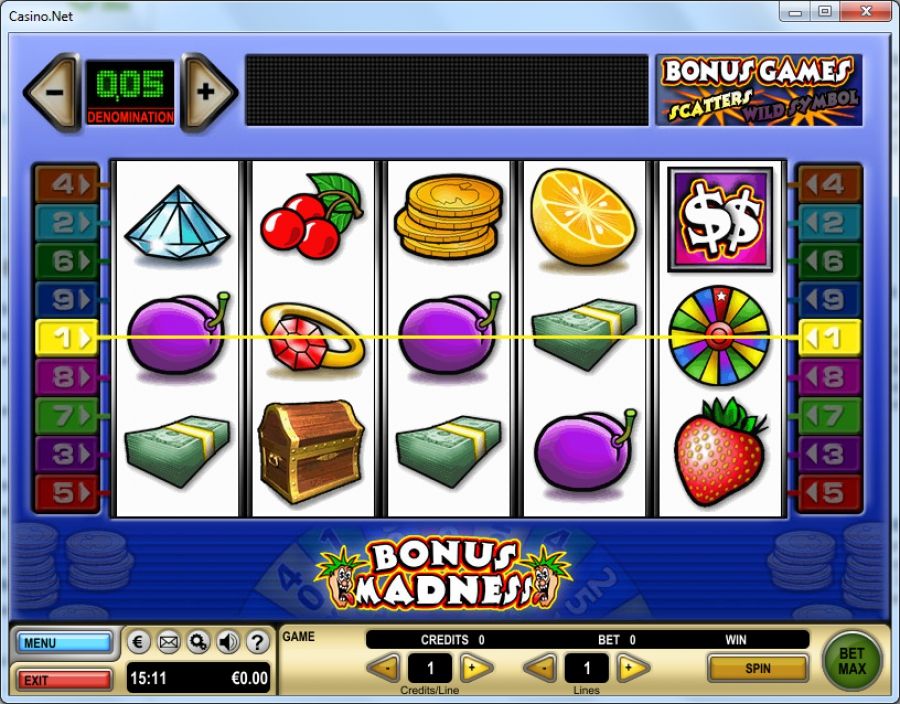The height and width of the screenshot is (704, 900).
Task: Spin the reels with SPIN button
Action: tap(757, 667)
